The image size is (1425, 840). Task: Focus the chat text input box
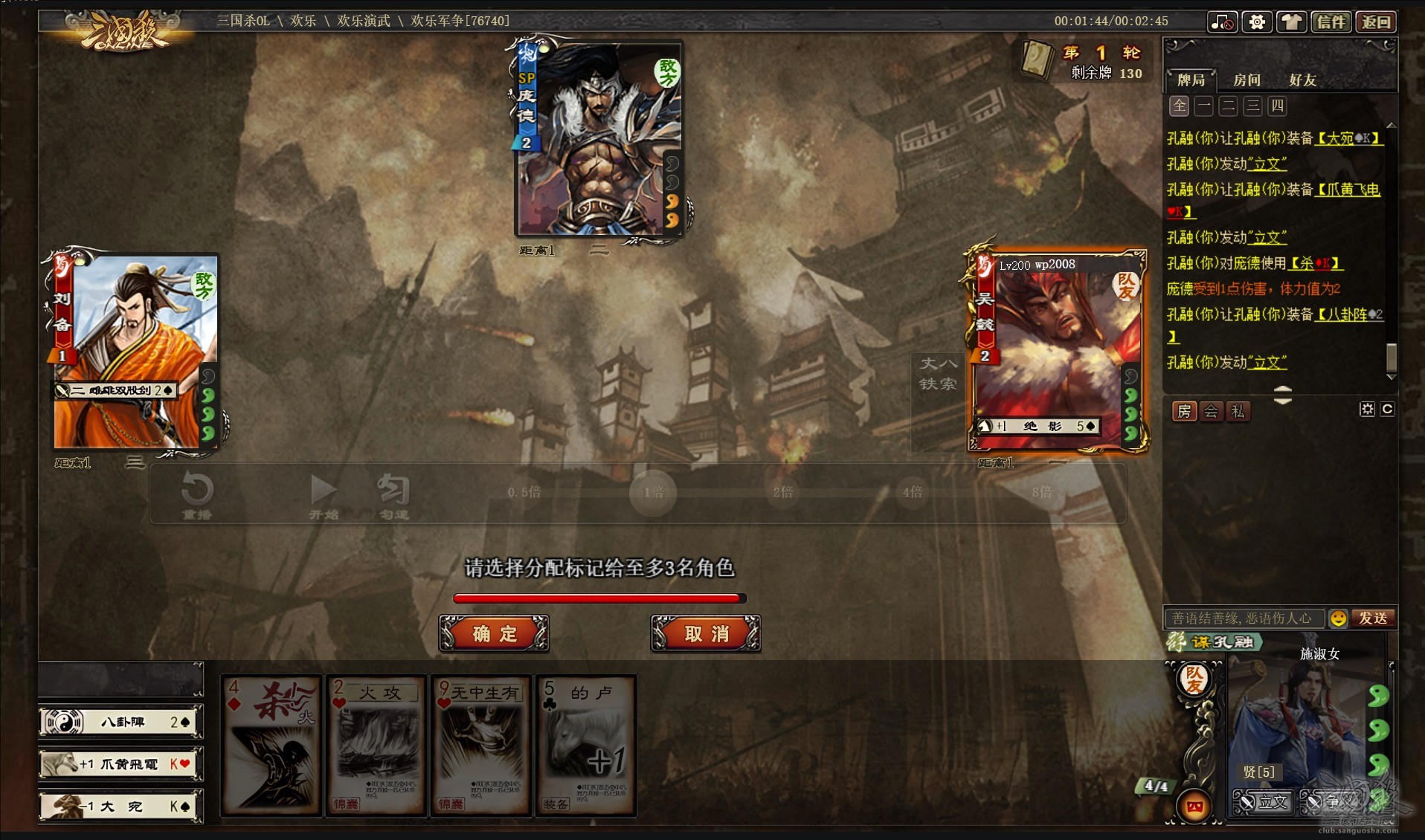(x=1243, y=618)
